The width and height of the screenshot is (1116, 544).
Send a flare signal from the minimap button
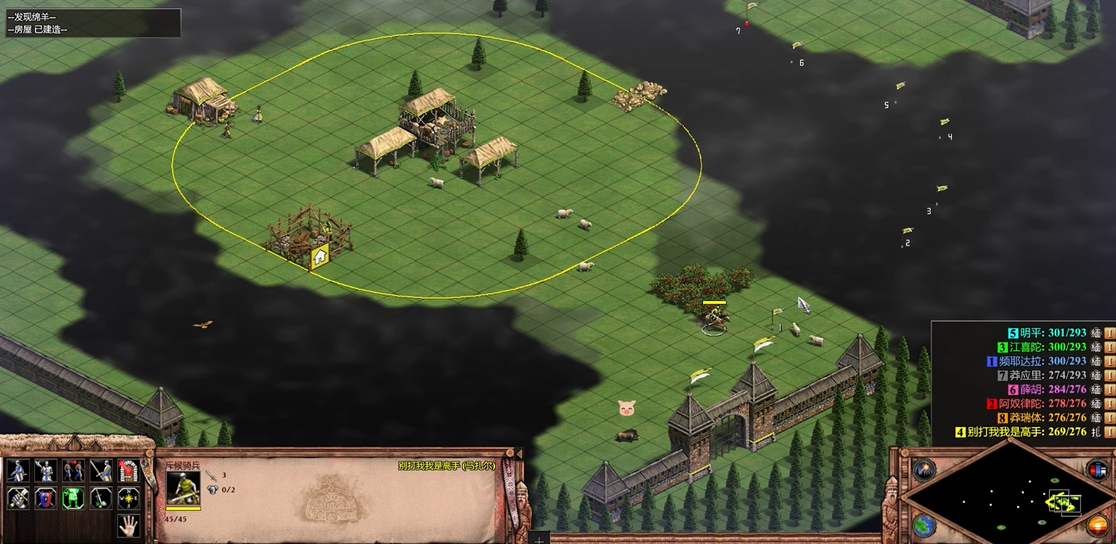[x=923, y=469]
